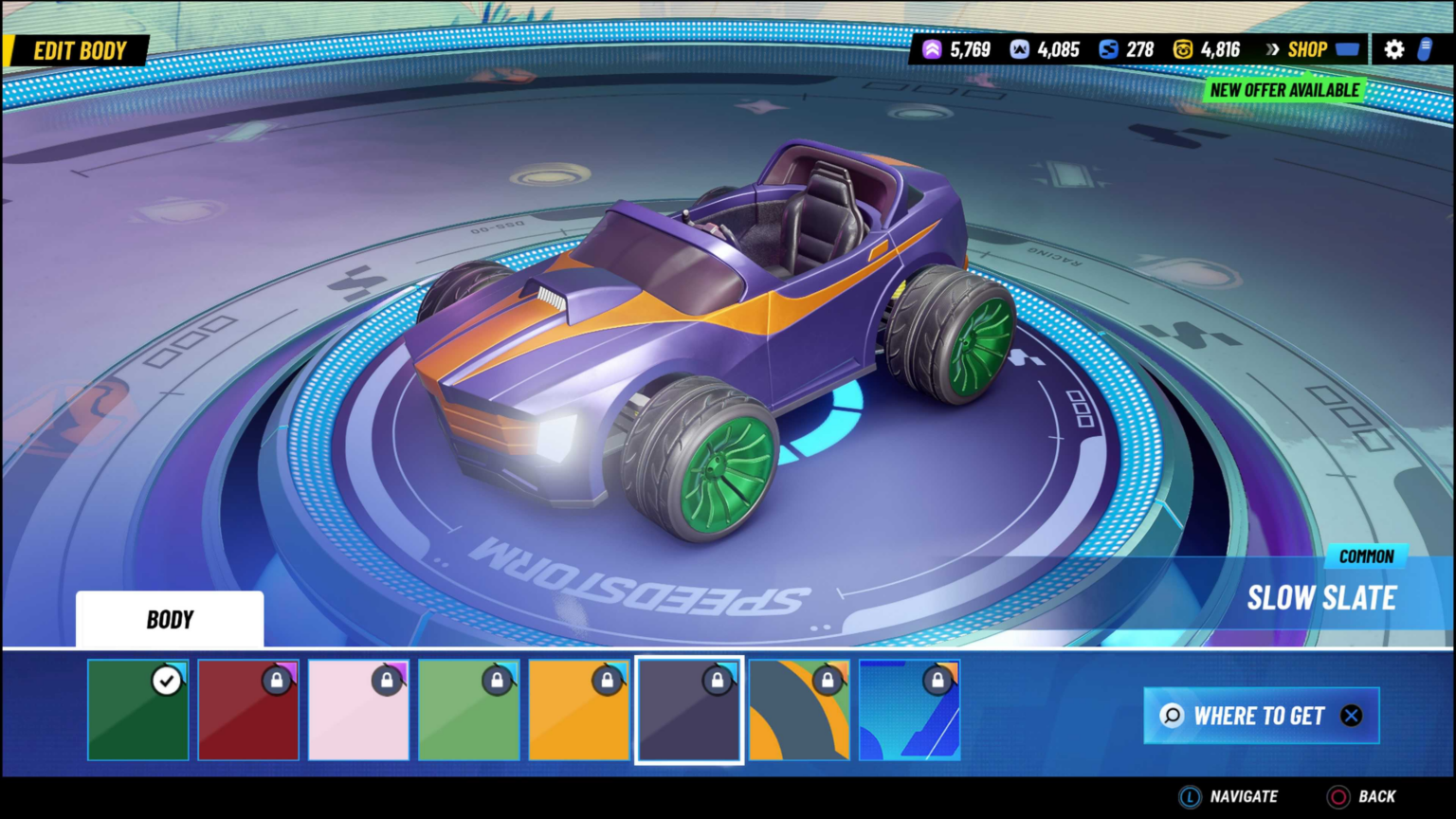Select the checked dark green body color

tap(137, 710)
